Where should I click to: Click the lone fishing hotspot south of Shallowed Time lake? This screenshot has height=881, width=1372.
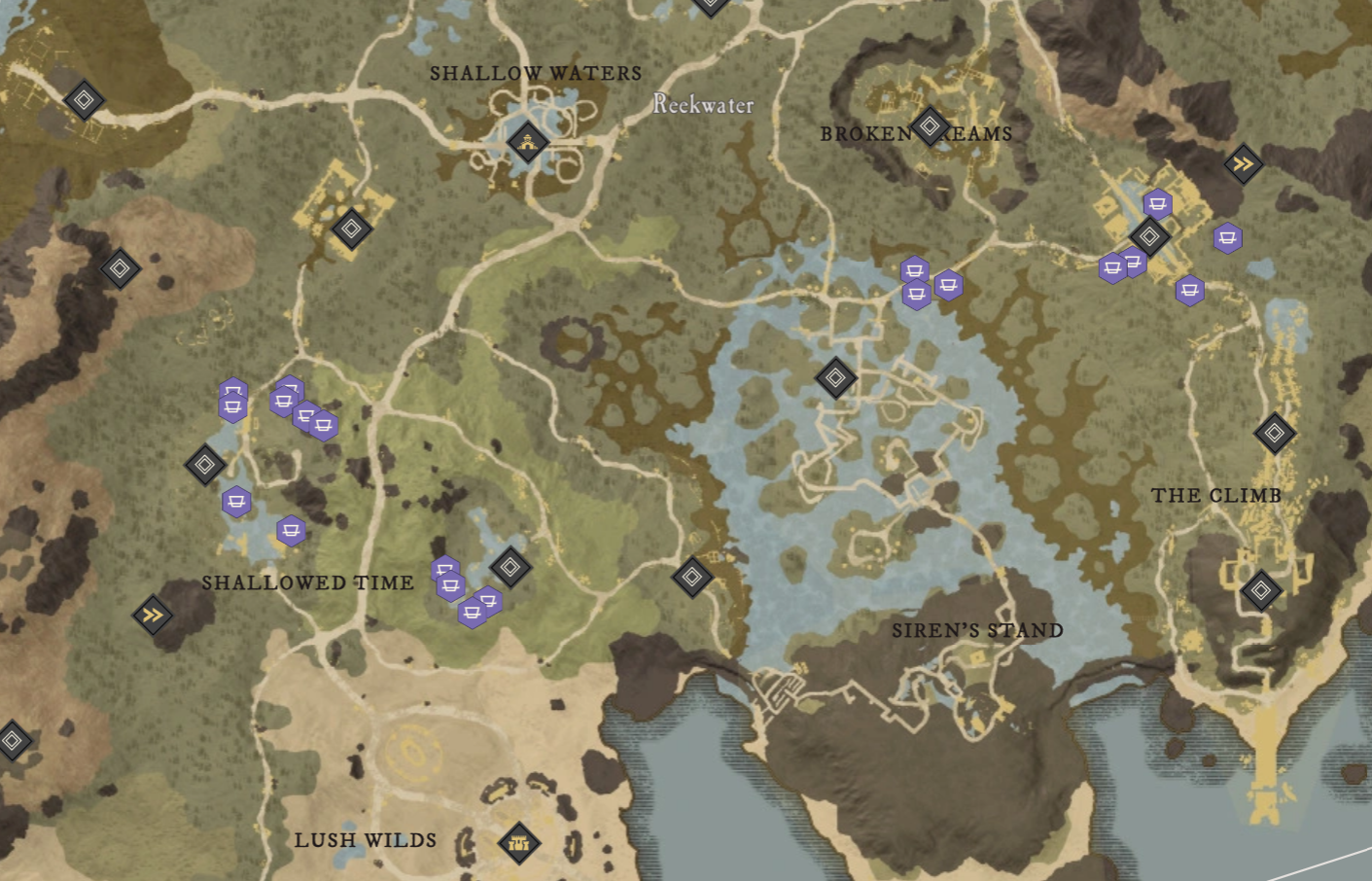(289, 531)
